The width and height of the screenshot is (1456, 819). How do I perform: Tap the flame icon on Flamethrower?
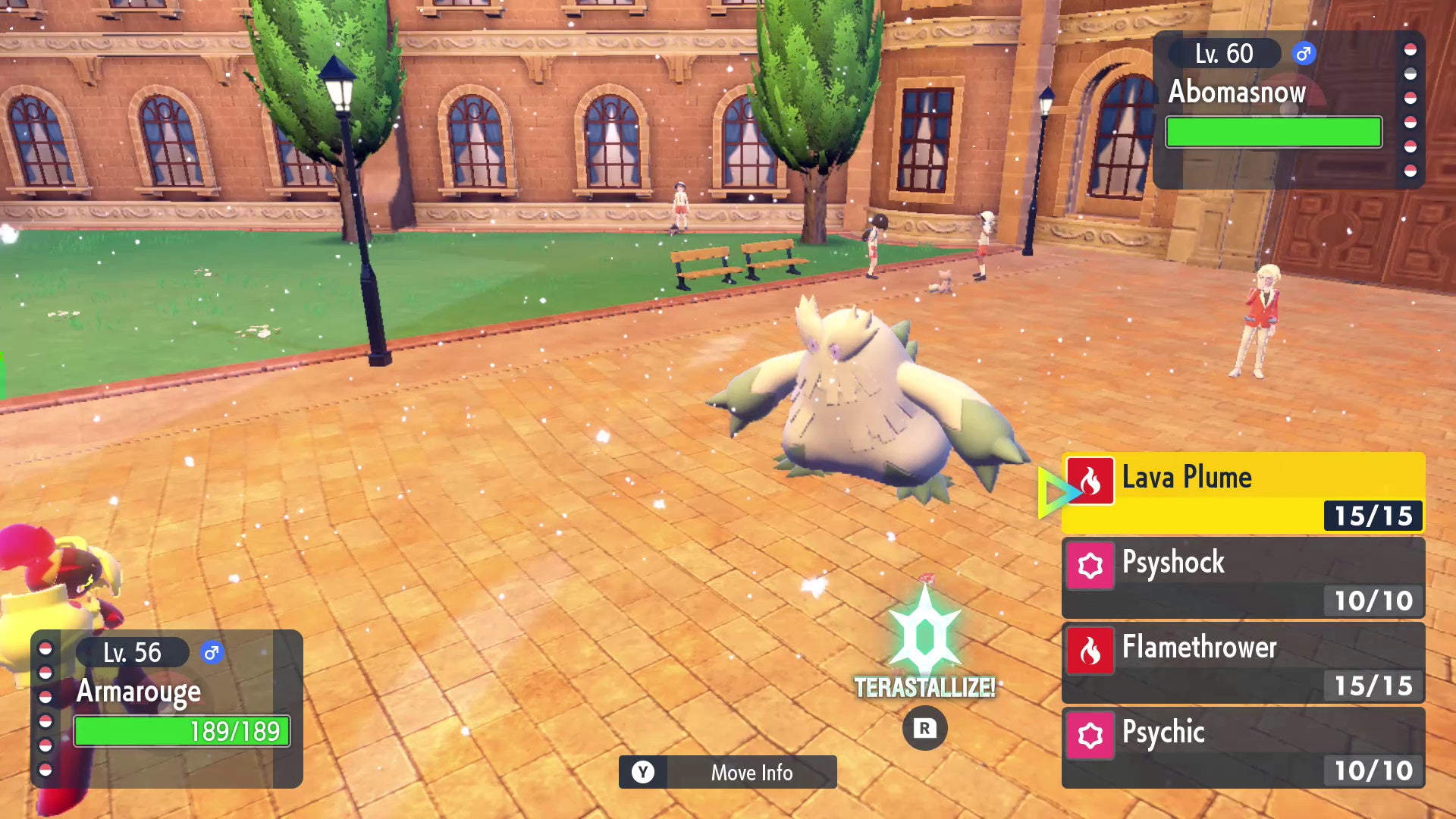[x=1092, y=651]
